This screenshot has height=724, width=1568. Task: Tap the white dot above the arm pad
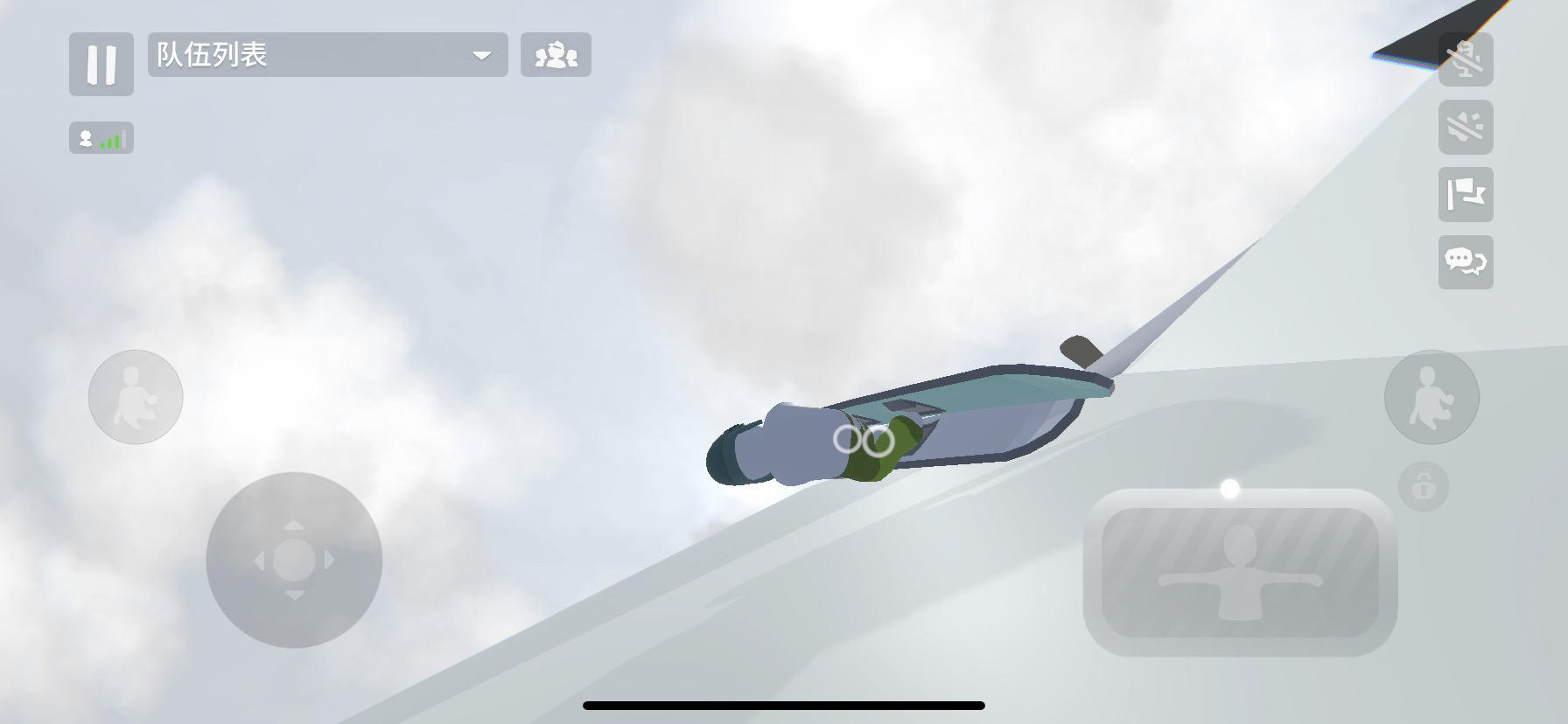tap(1228, 490)
